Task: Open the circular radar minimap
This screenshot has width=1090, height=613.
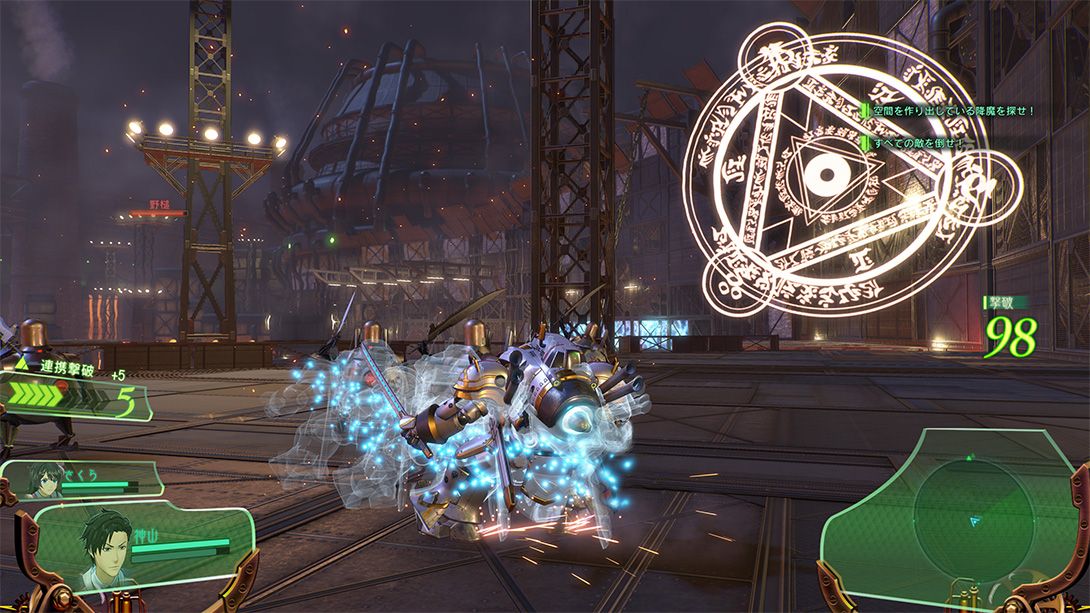Action: 958,510
